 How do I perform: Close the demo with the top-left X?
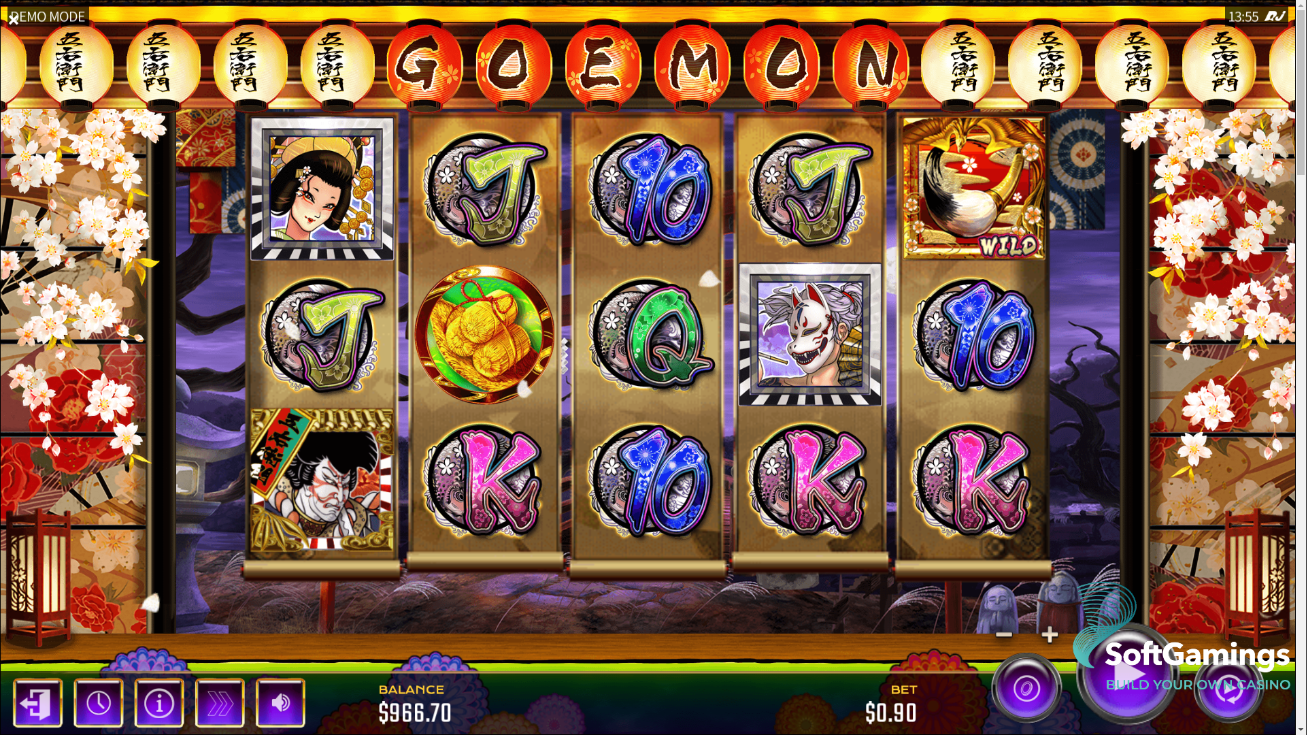click(x=13, y=17)
